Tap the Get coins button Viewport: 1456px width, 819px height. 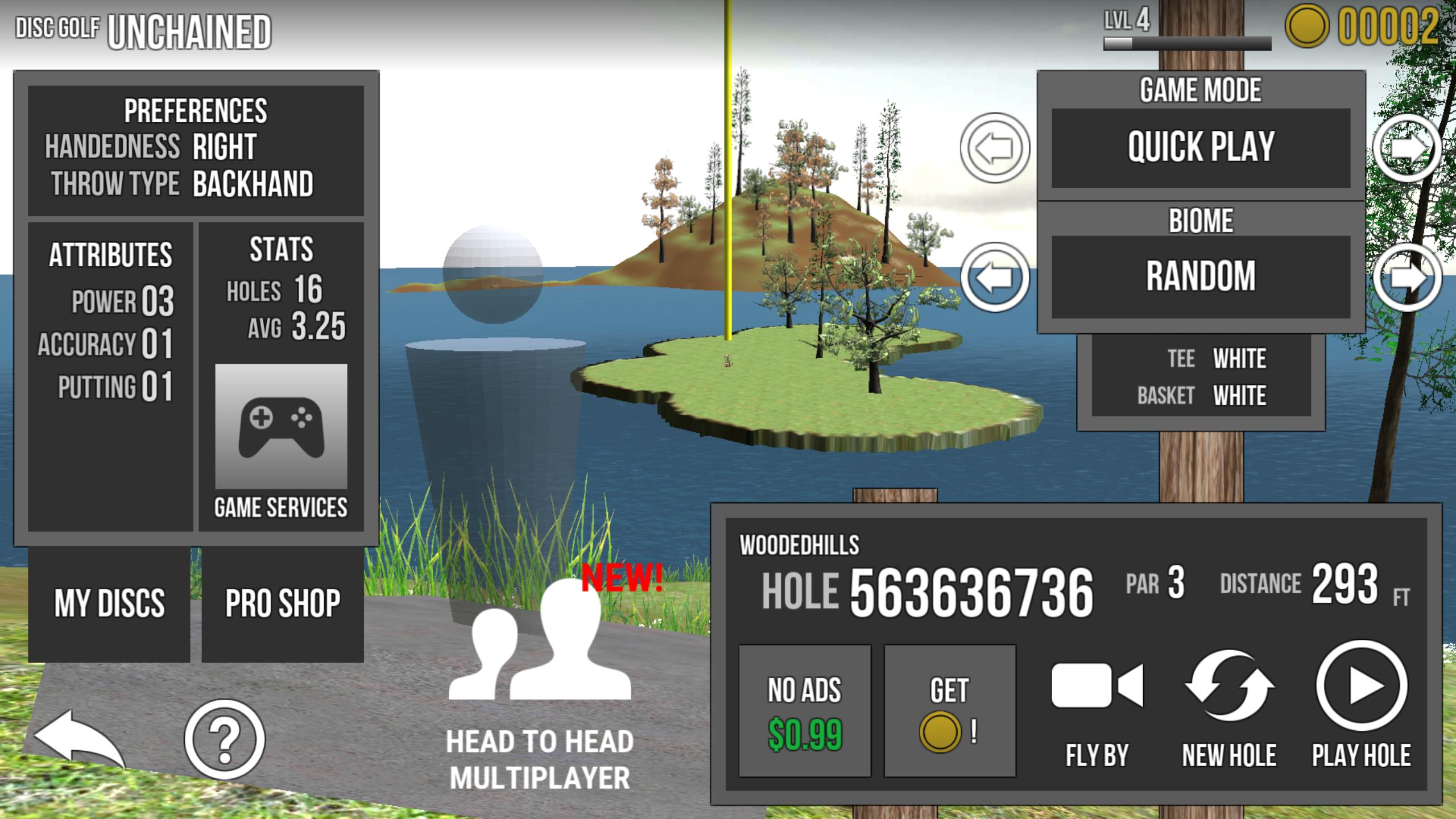tap(949, 711)
